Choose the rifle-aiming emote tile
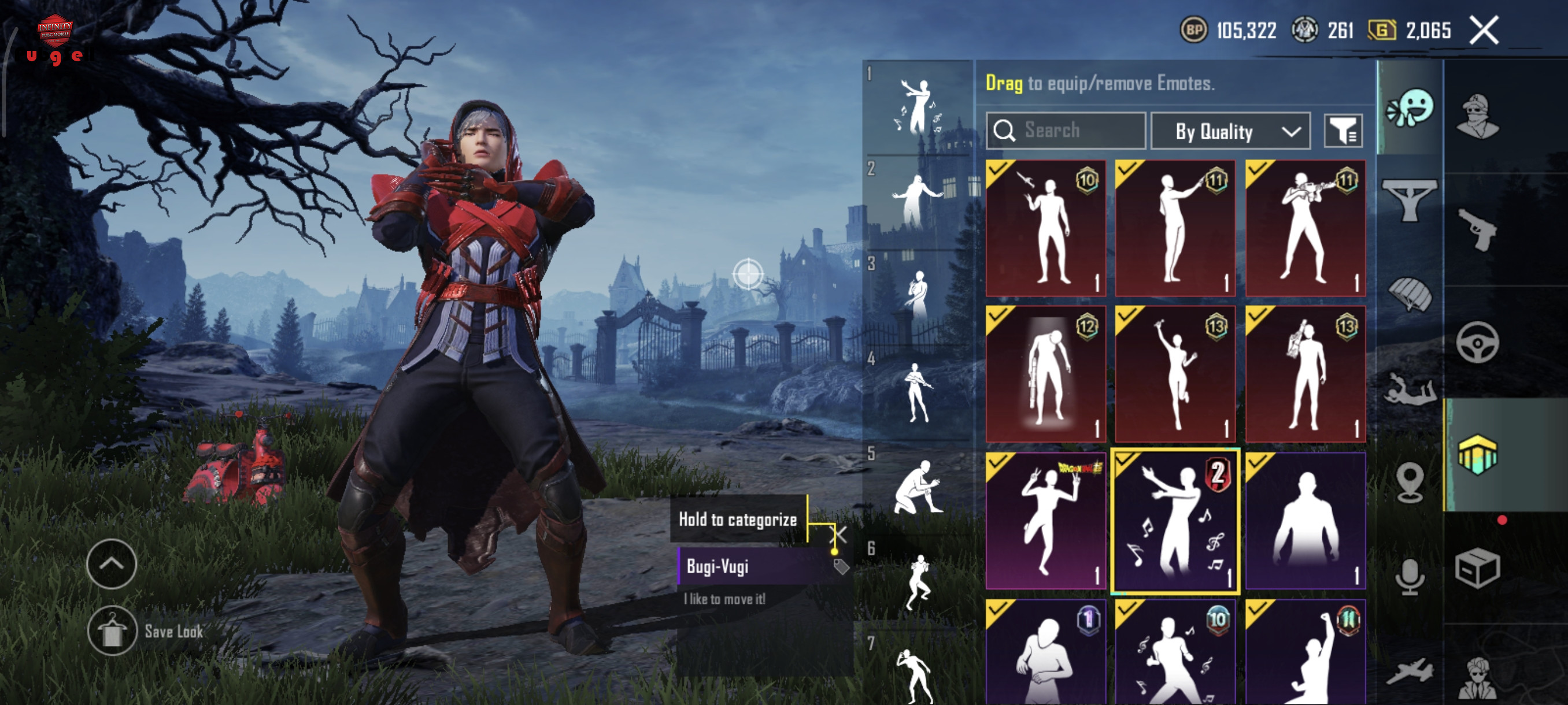Image resolution: width=1568 pixels, height=705 pixels. coord(1305,228)
